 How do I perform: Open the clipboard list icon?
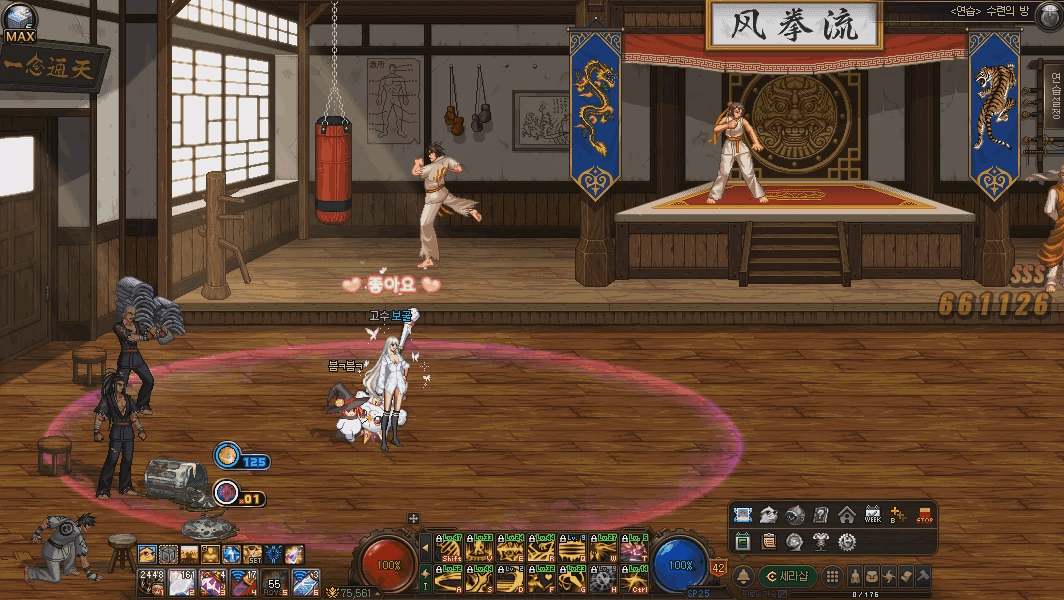[x=769, y=541]
